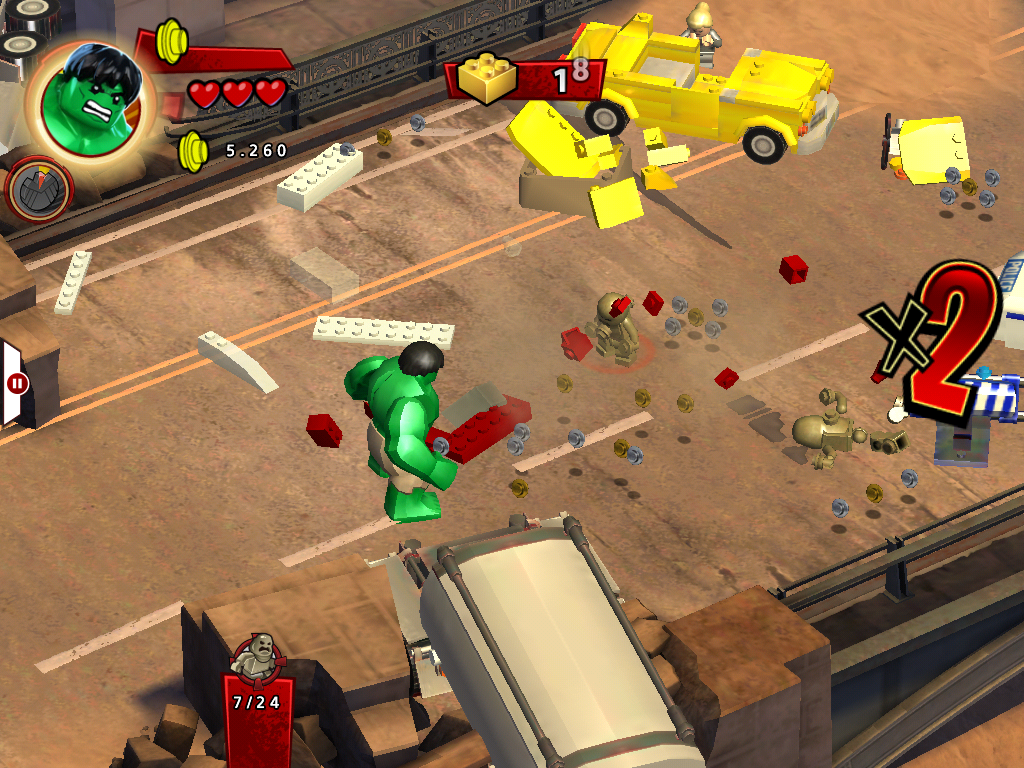Tap the Hulk character portrait
The image size is (1024, 768).
(91, 100)
